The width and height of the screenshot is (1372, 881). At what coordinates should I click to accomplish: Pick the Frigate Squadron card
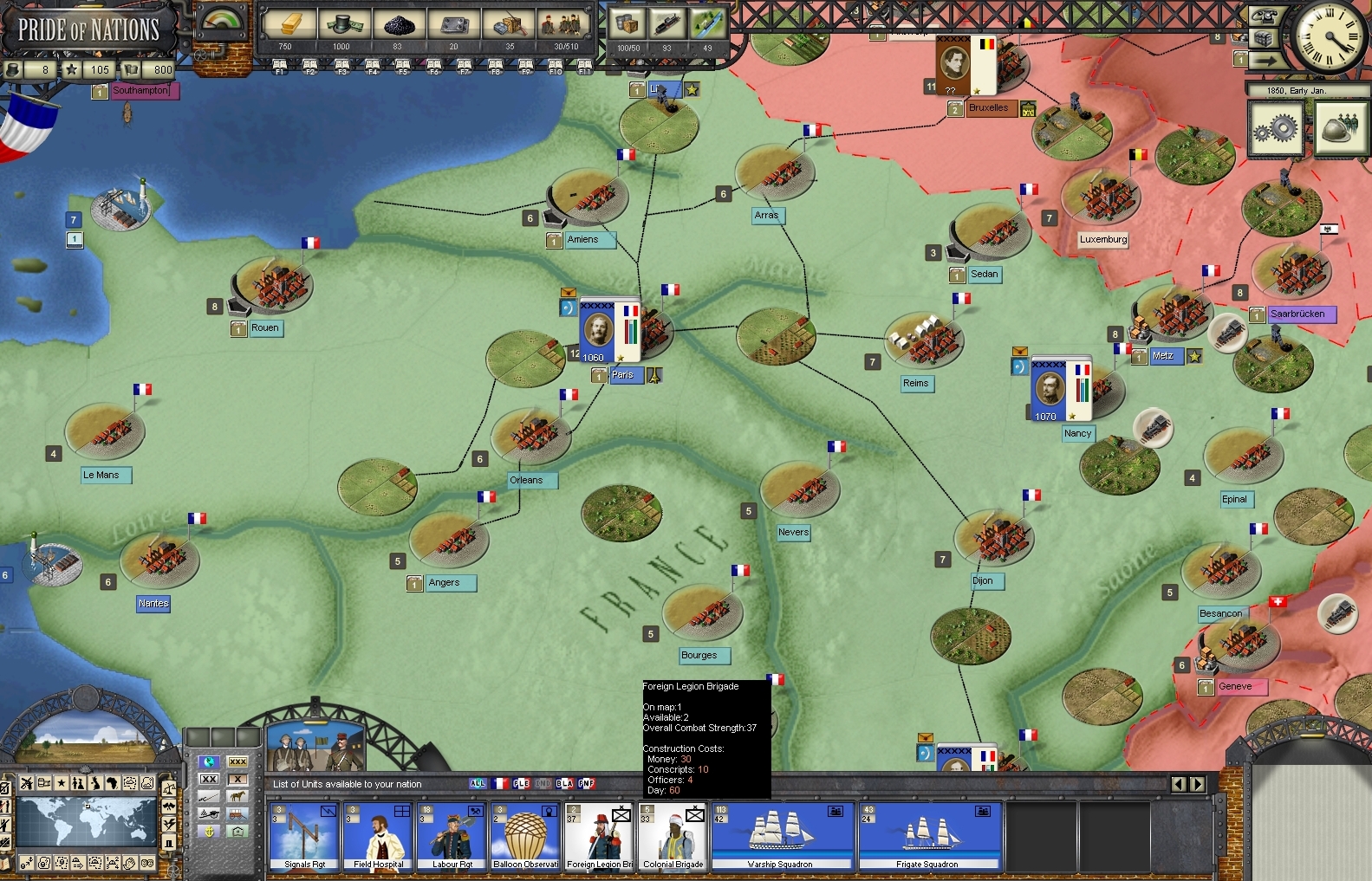pyautogui.click(x=927, y=836)
